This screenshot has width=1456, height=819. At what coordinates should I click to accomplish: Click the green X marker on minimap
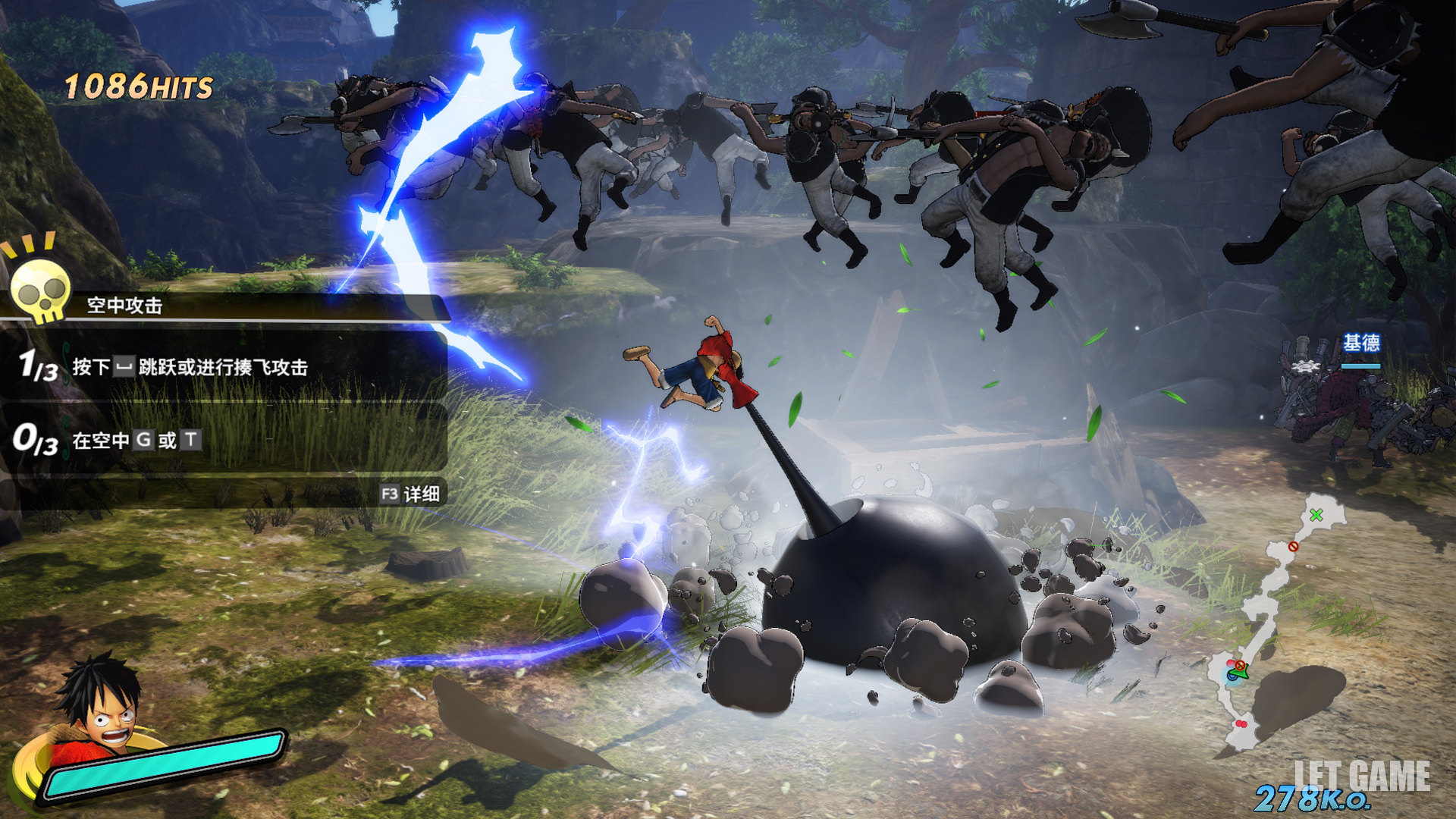[x=1316, y=515]
